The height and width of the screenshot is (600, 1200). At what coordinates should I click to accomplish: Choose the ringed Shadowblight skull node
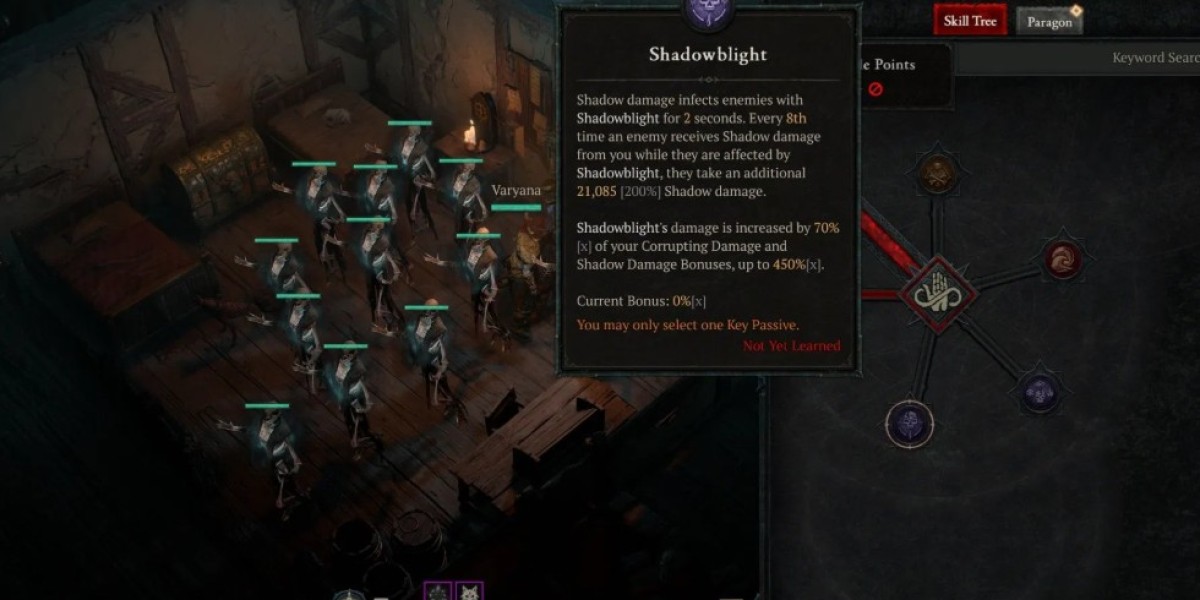(x=910, y=423)
